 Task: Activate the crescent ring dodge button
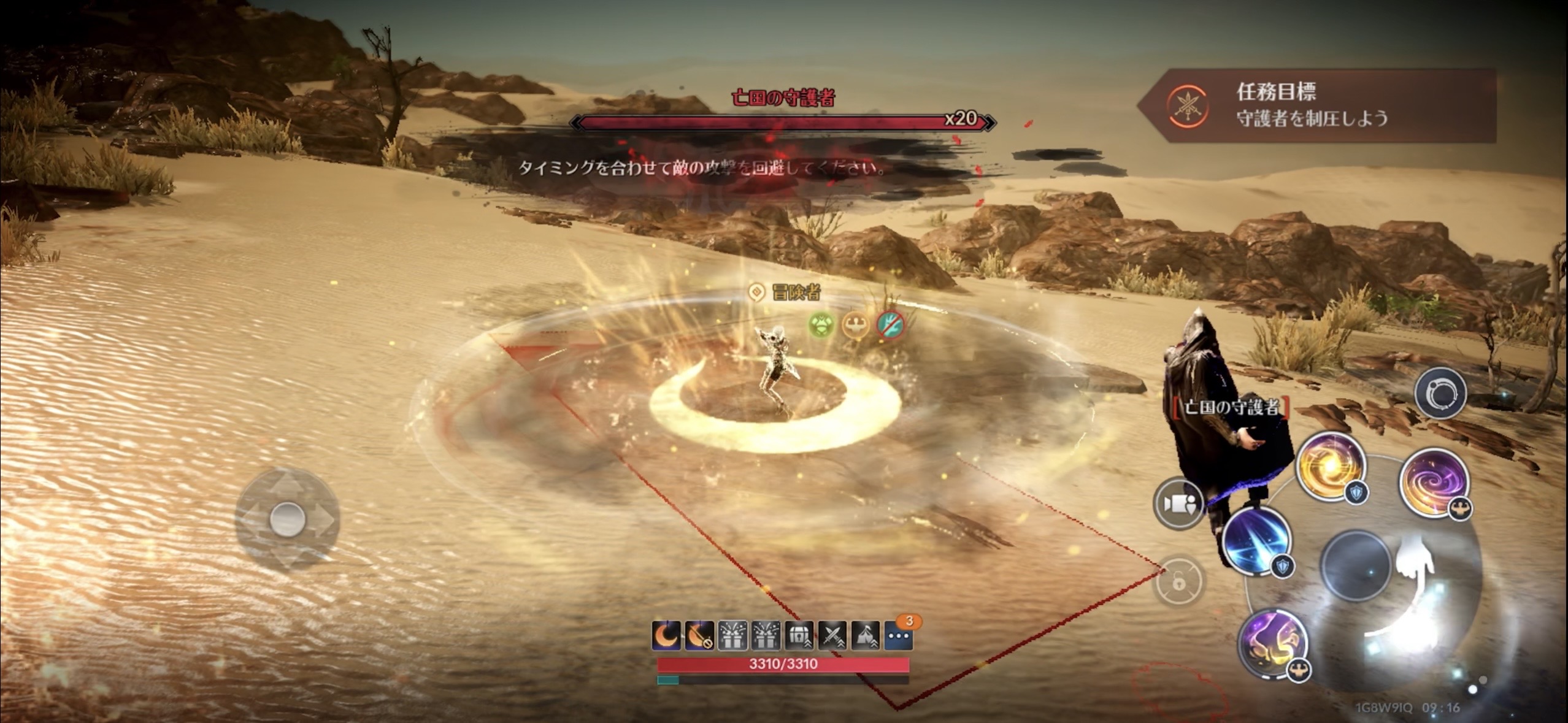tap(1440, 394)
